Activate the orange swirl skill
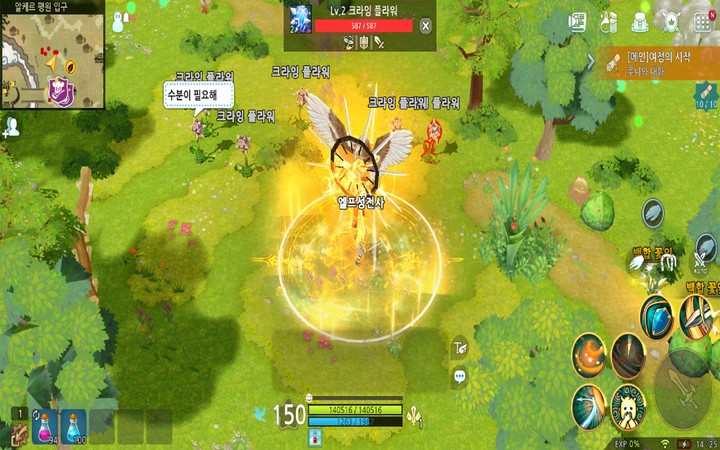The image size is (720, 450). (x=589, y=355)
